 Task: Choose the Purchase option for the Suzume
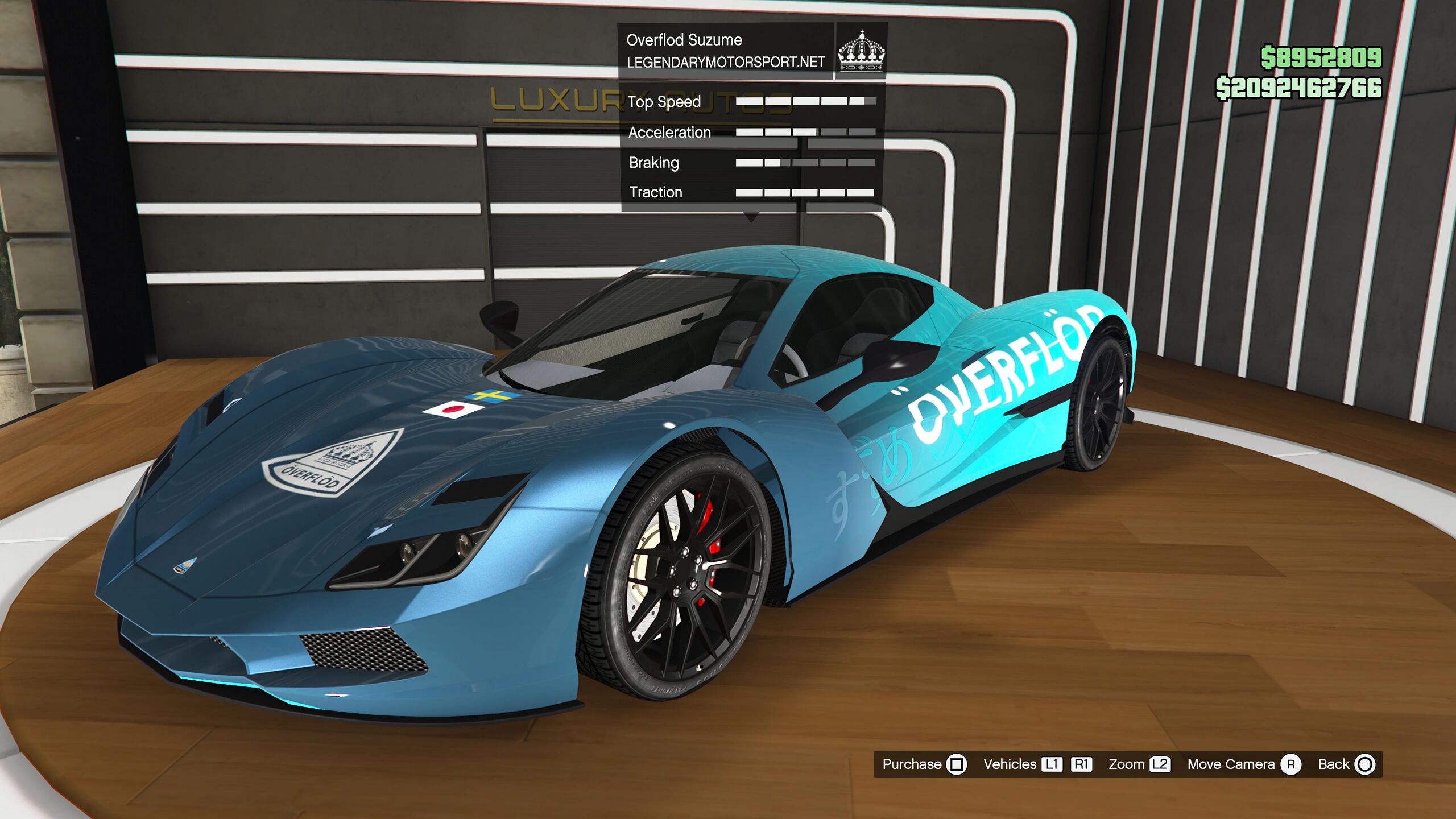[x=924, y=764]
